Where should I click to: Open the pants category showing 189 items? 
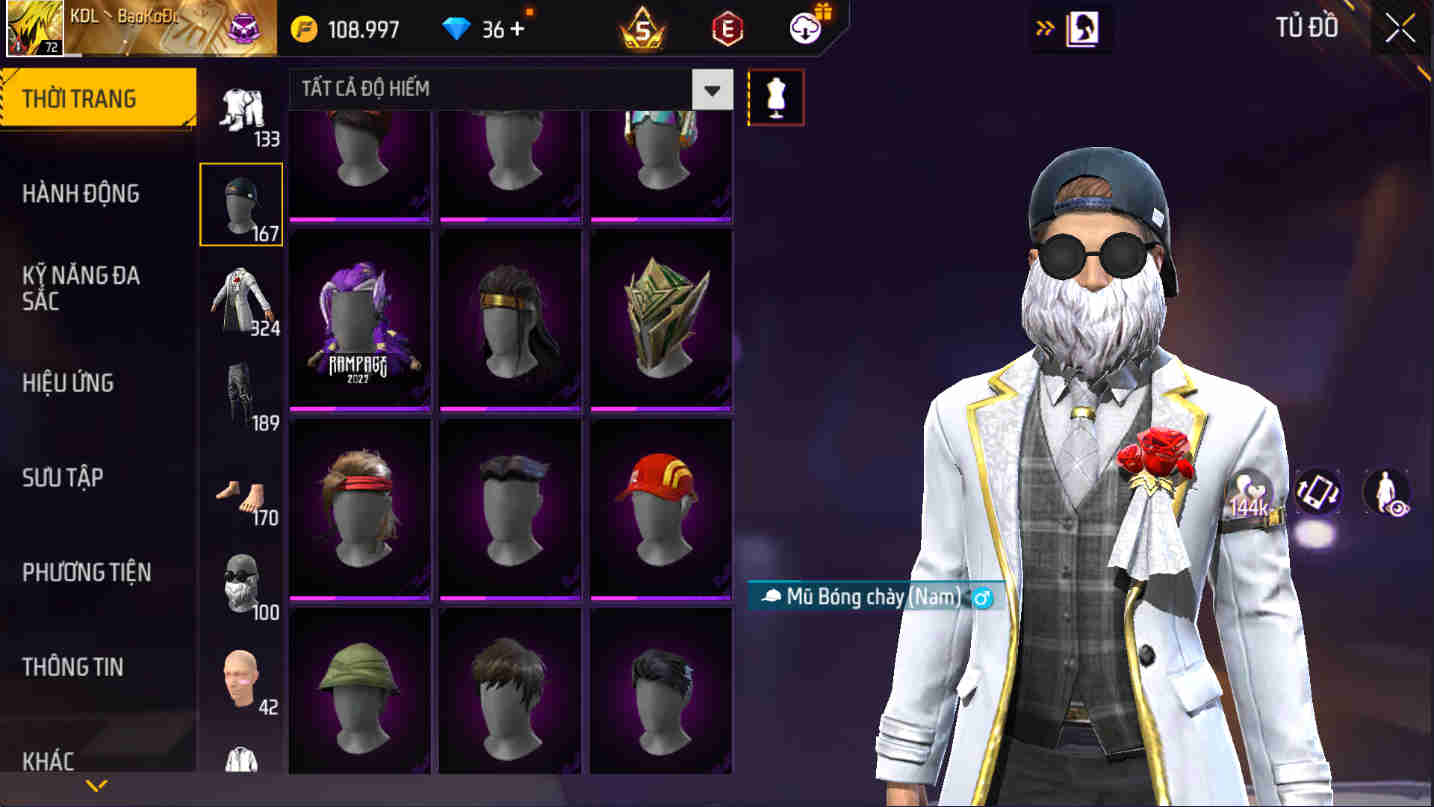pos(240,395)
